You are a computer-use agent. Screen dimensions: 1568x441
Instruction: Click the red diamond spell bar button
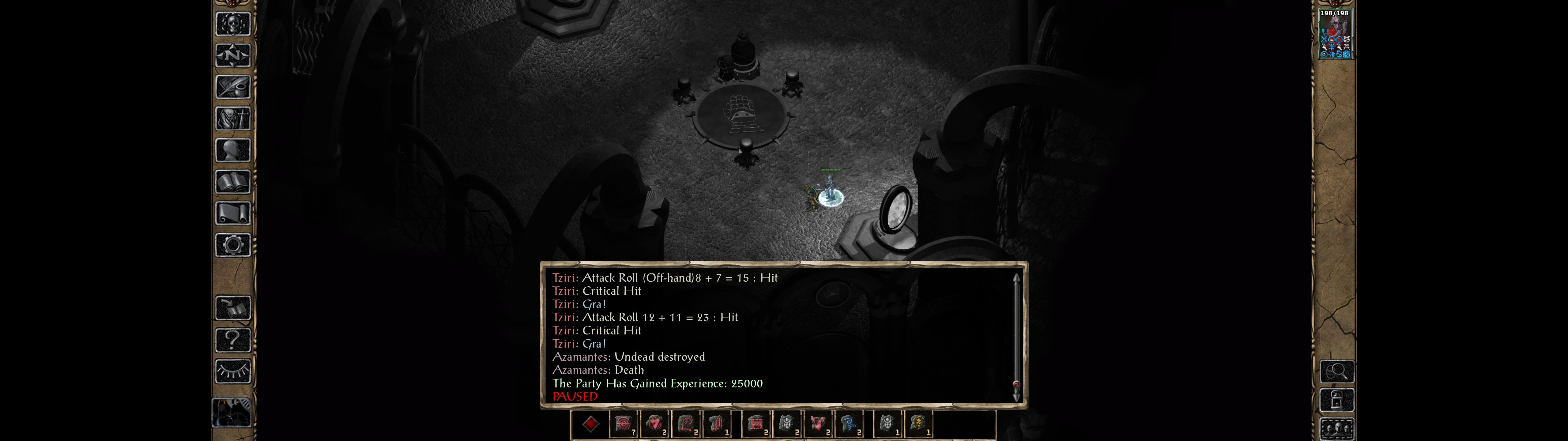pos(590,424)
